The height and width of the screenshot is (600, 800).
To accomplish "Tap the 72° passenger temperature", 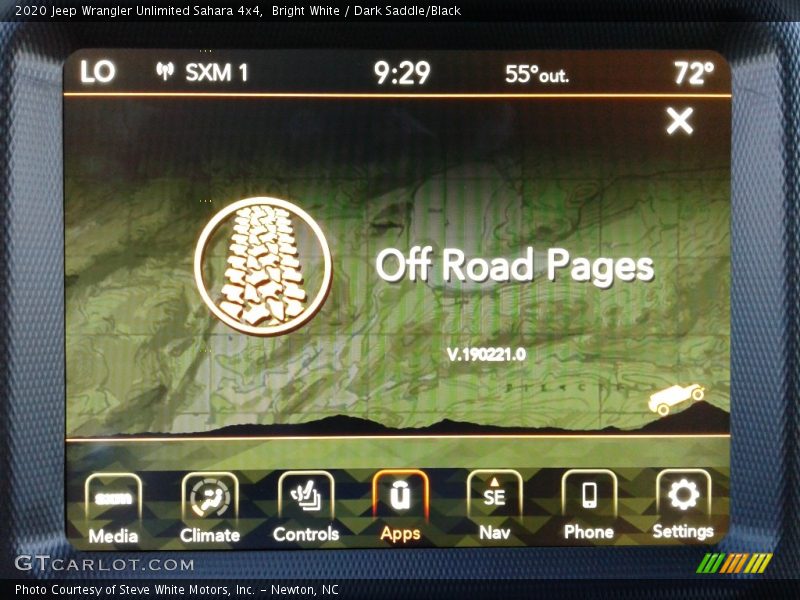I will (x=693, y=73).
